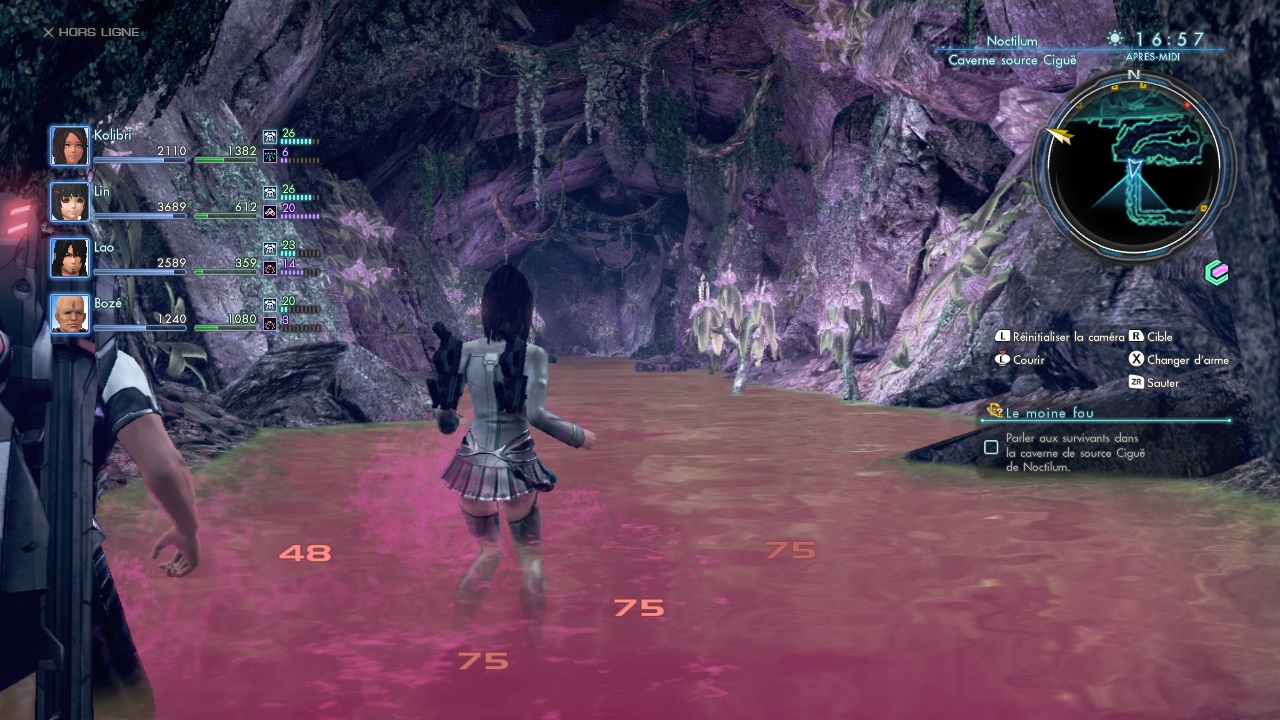Choose Lao's party portrait
The height and width of the screenshot is (720, 1280).
pyautogui.click(x=70, y=258)
